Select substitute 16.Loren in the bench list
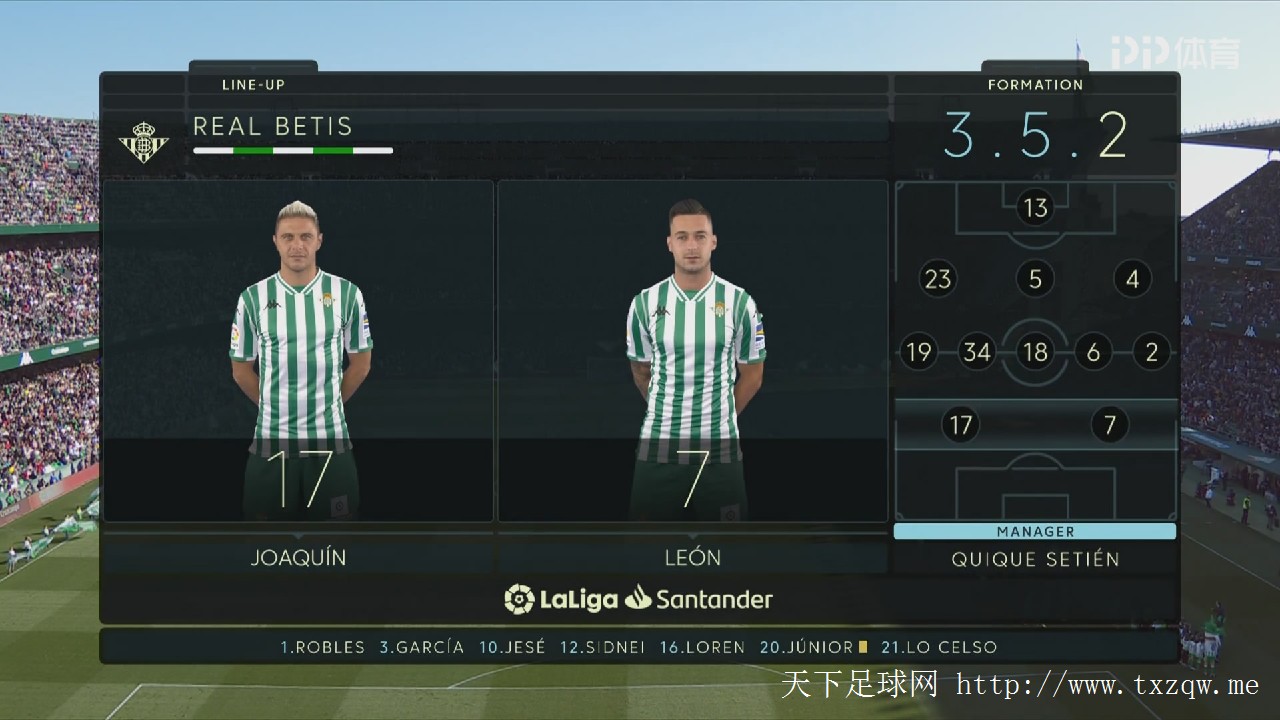Screen dimensions: 1280x720 pyautogui.click(x=702, y=647)
